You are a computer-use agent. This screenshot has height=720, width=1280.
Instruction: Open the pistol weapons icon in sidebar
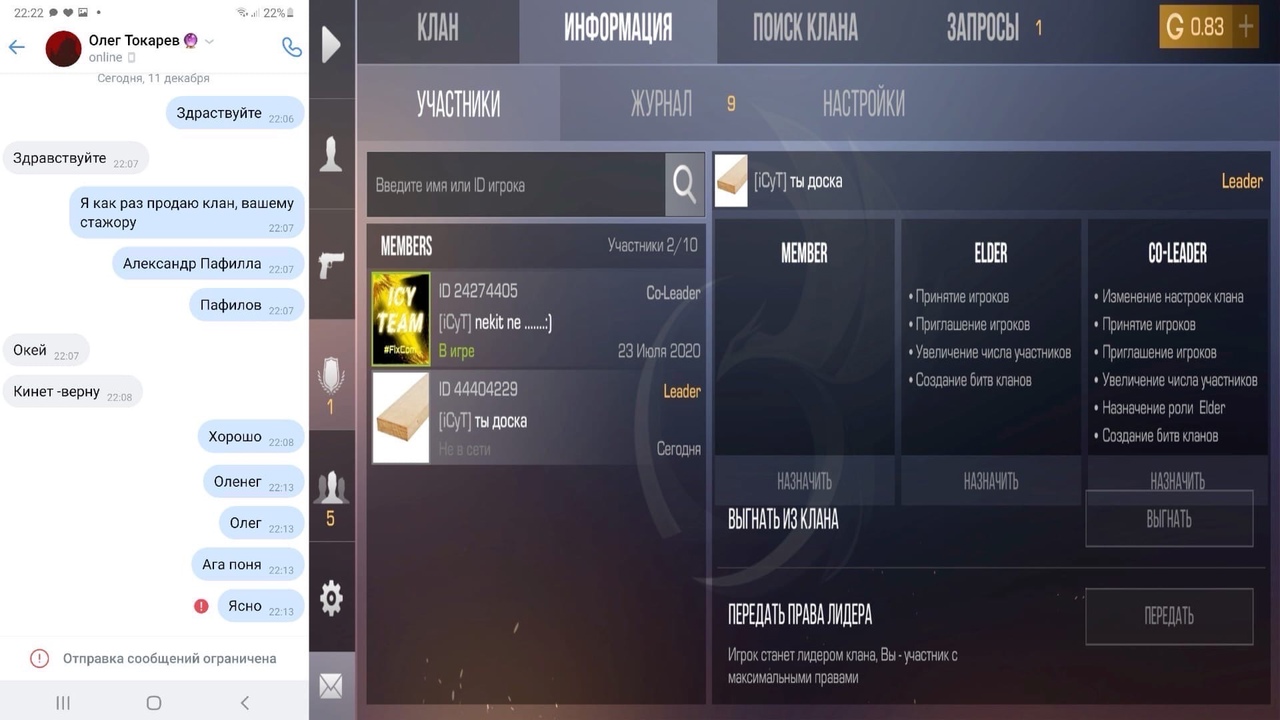(331, 265)
